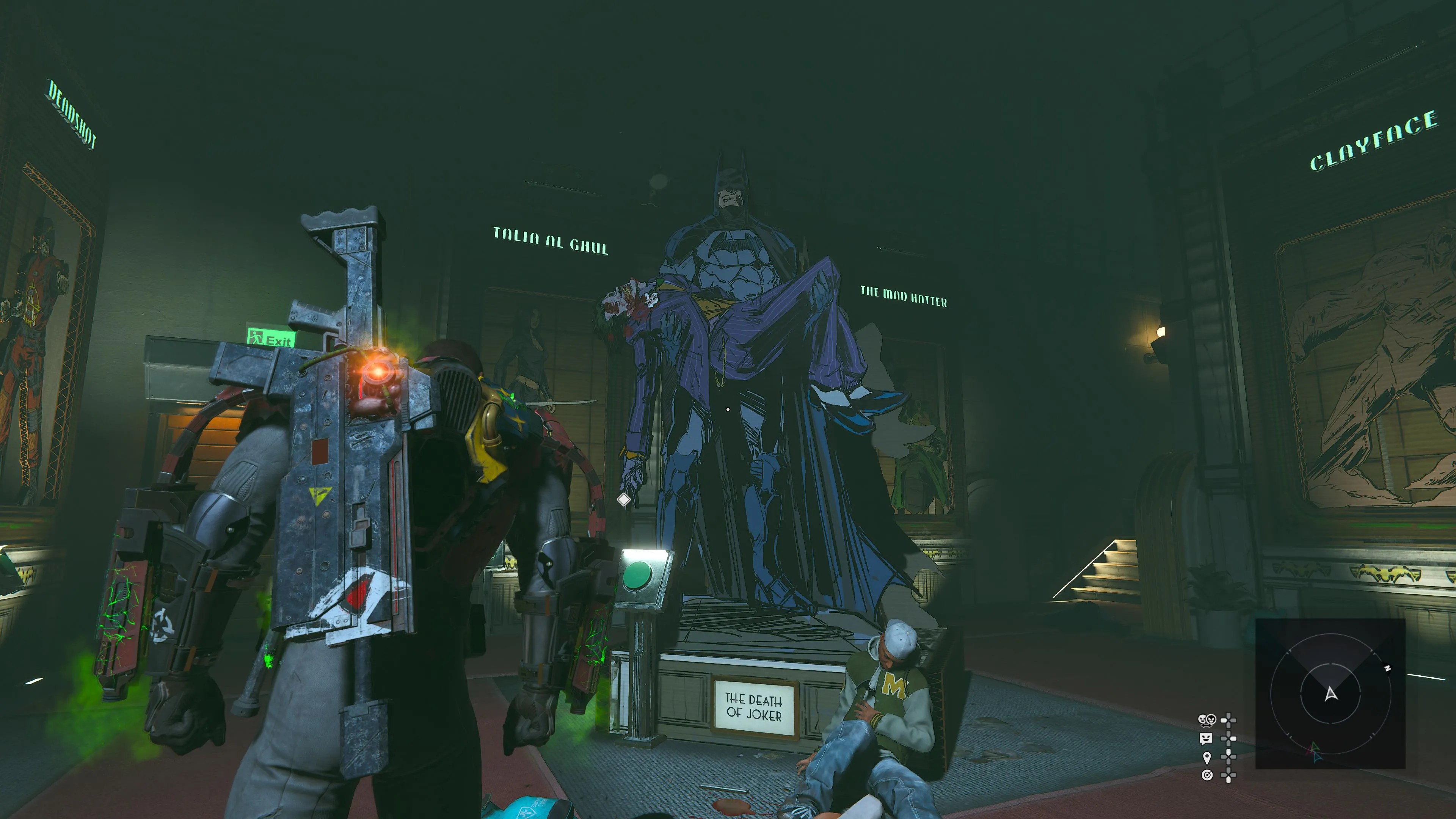
Task: Select the chat bubble icon near the minimap
Action: pyautogui.click(x=1206, y=739)
